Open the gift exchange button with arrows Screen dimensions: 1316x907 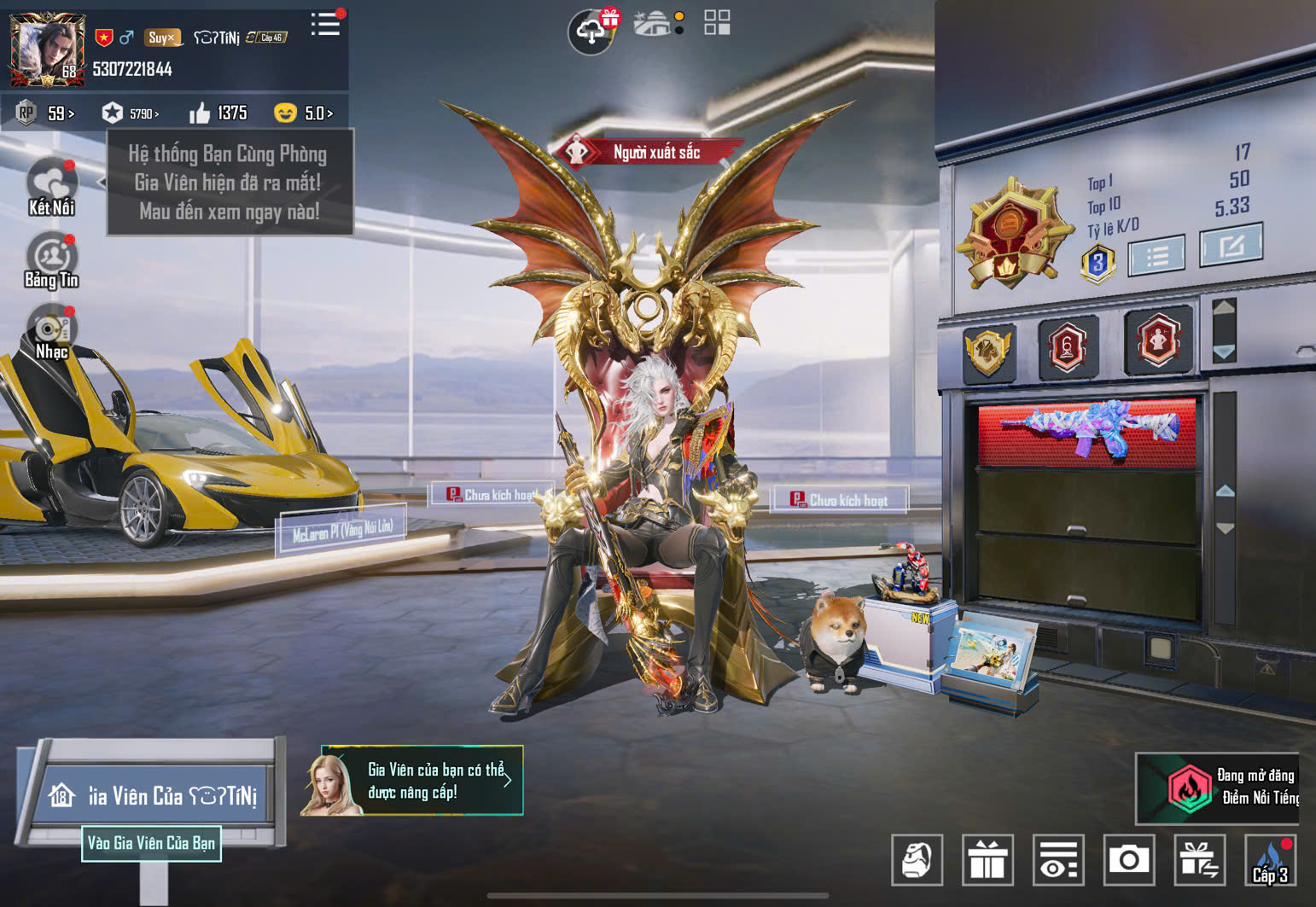click(x=1199, y=860)
